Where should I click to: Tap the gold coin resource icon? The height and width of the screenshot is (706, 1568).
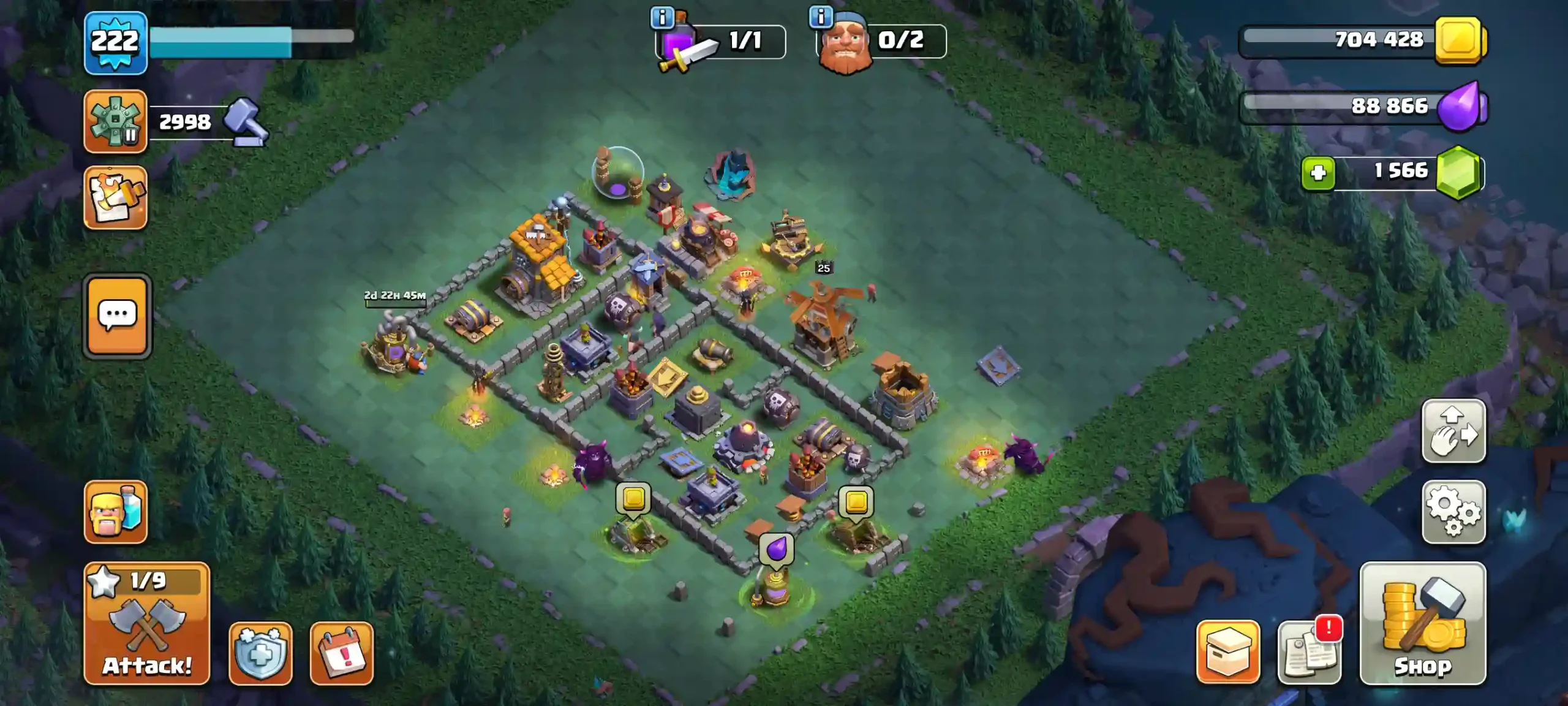click(x=1460, y=40)
